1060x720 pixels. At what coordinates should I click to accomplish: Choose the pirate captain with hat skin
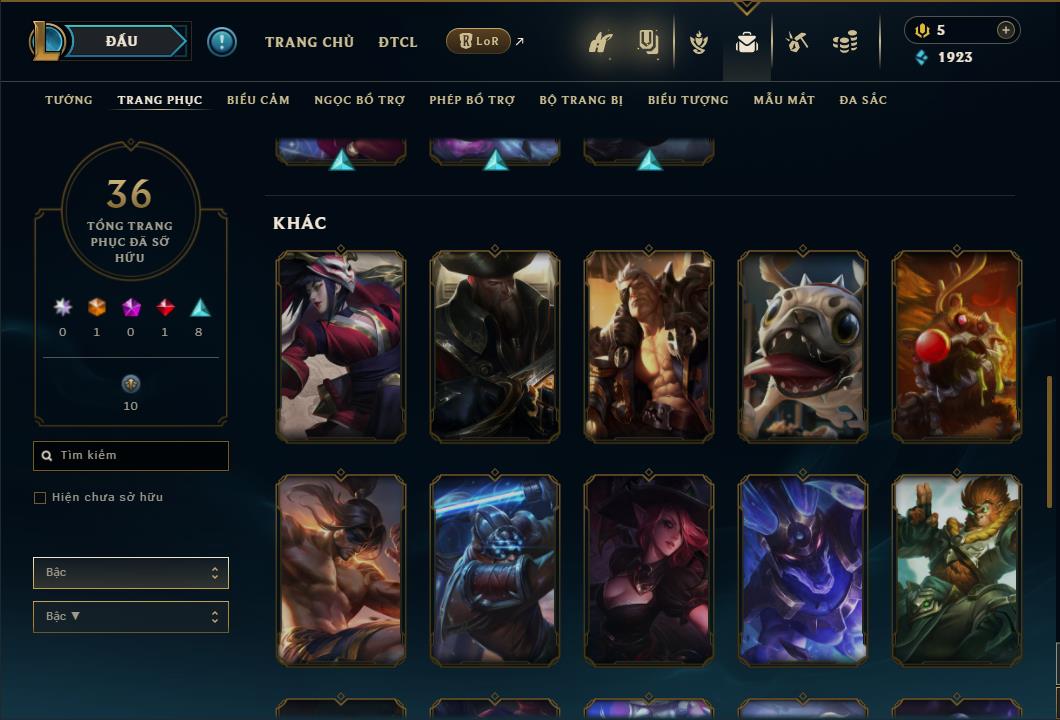point(495,346)
